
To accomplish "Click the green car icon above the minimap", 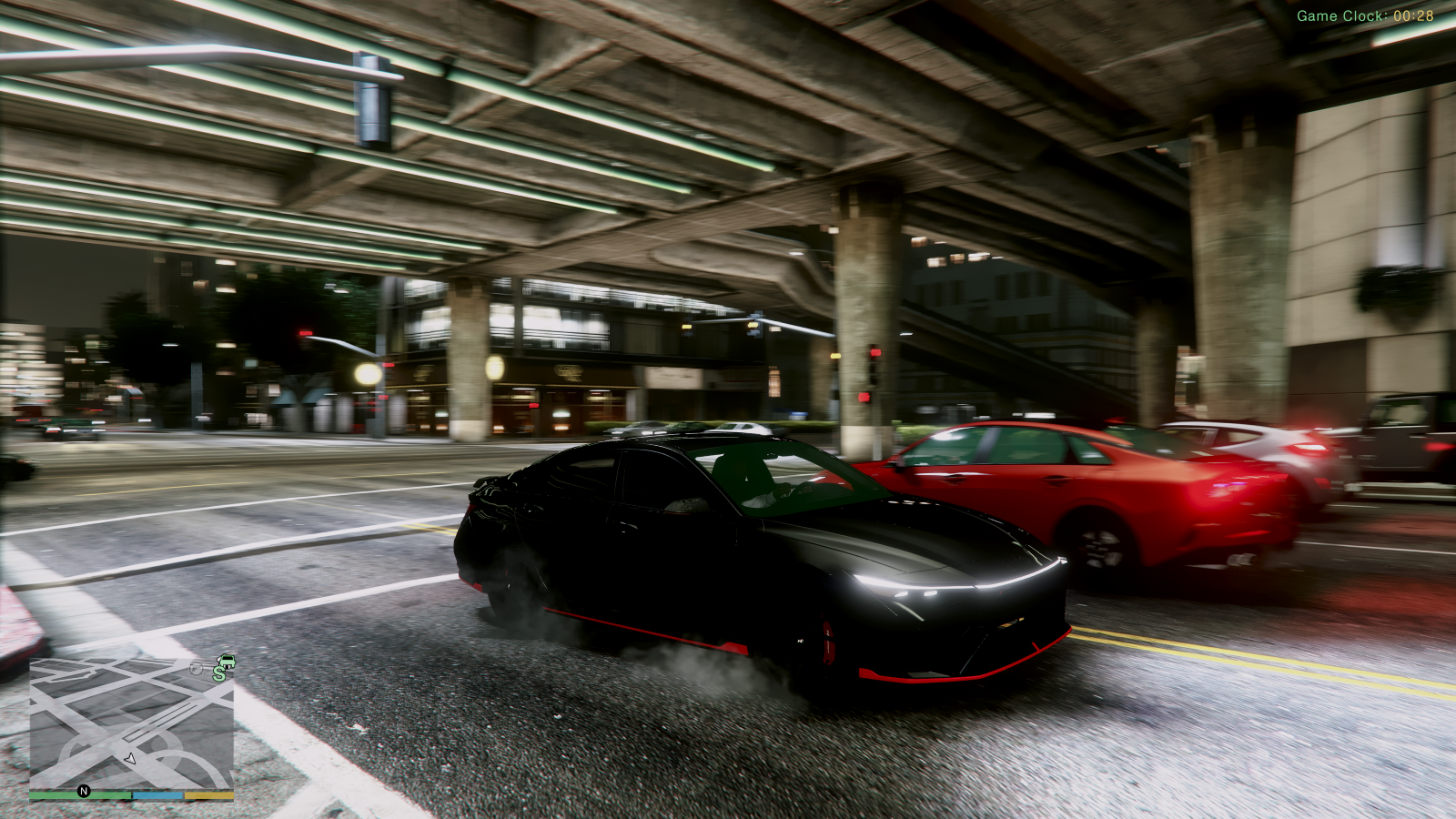I will 228,662.
